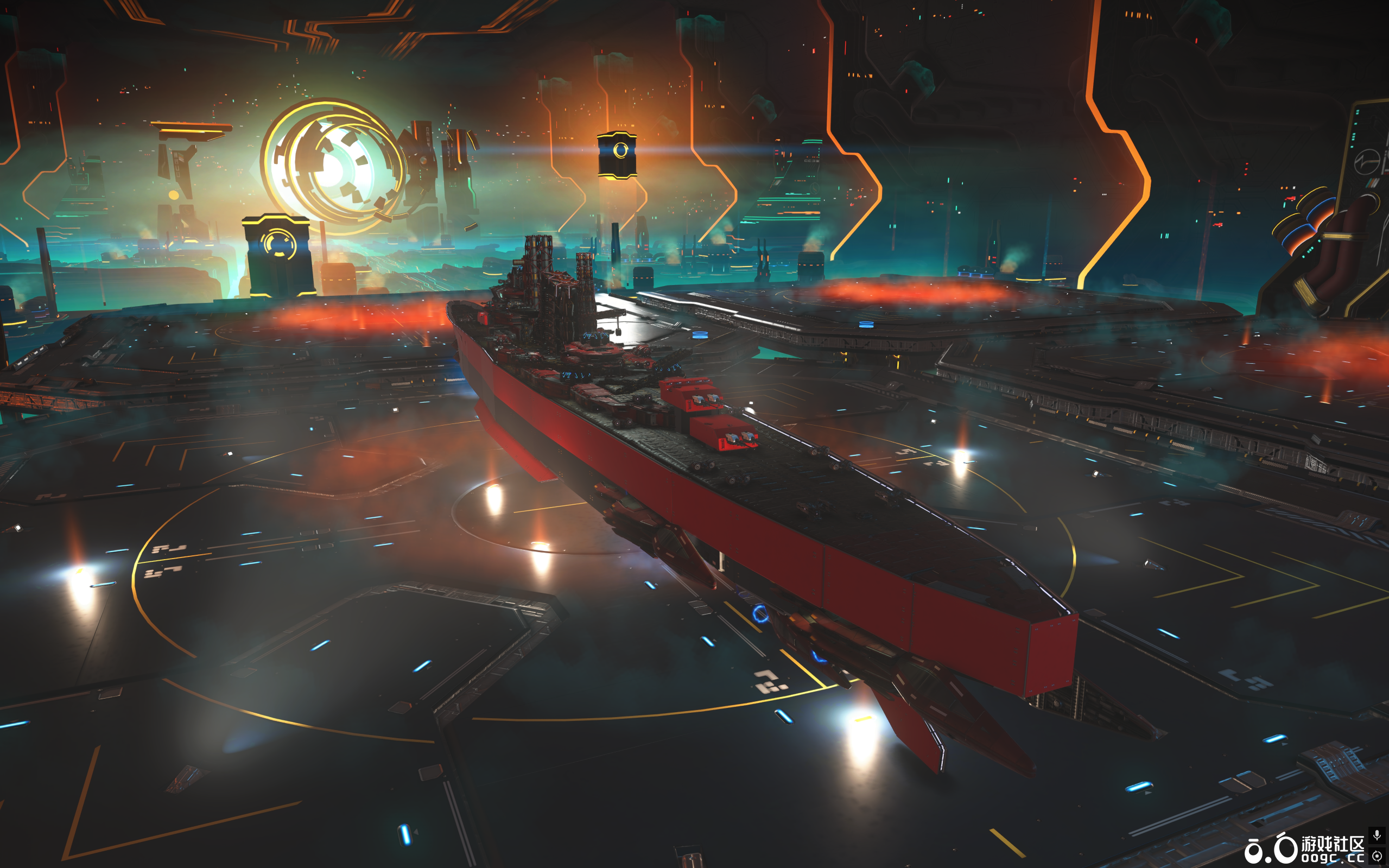Image resolution: width=1389 pixels, height=868 pixels.
Task: Click the microphone overlay icon
Action: coord(1377,835)
